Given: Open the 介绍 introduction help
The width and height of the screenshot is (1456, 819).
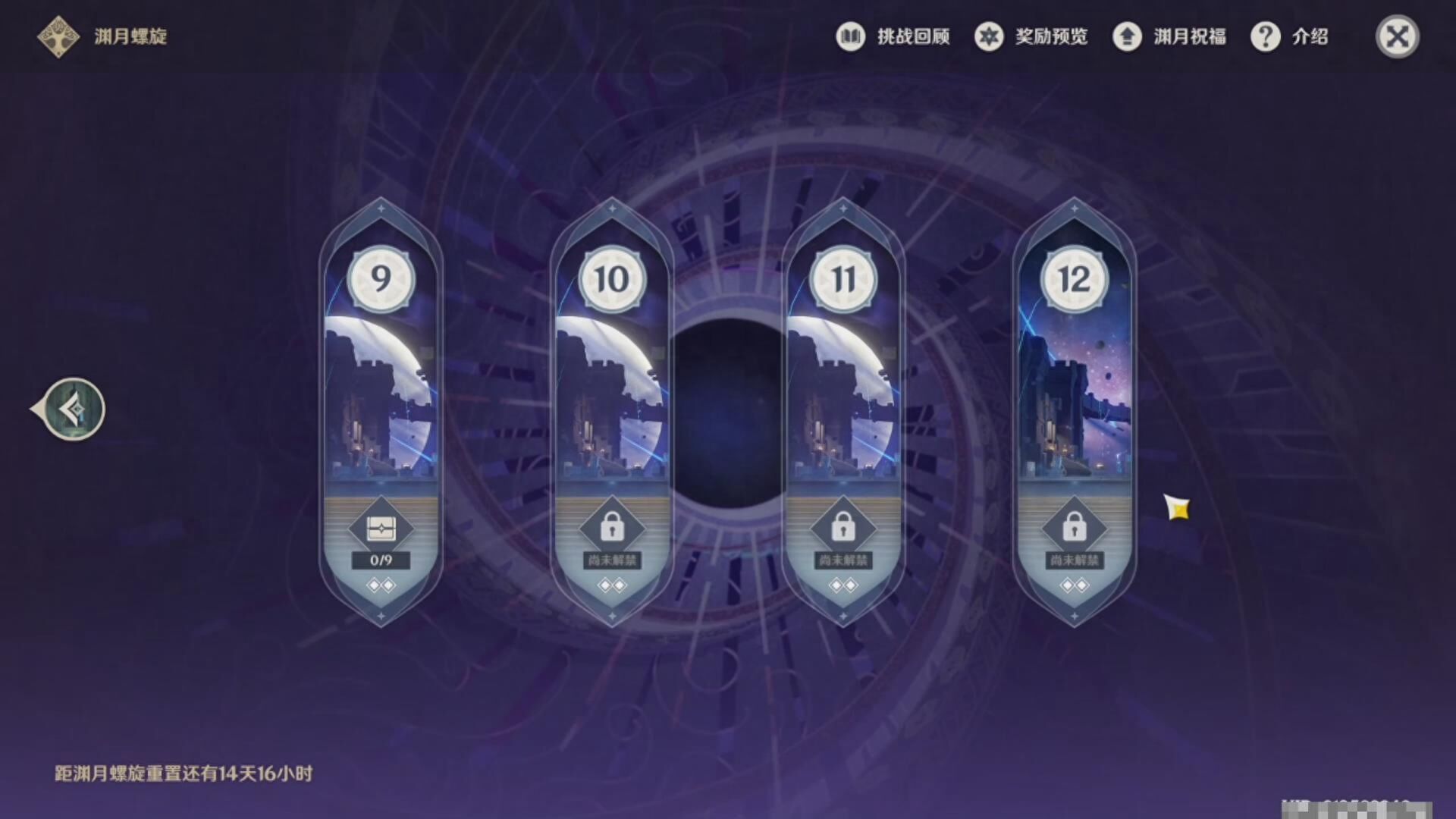Looking at the screenshot, I should point(1289,36).
